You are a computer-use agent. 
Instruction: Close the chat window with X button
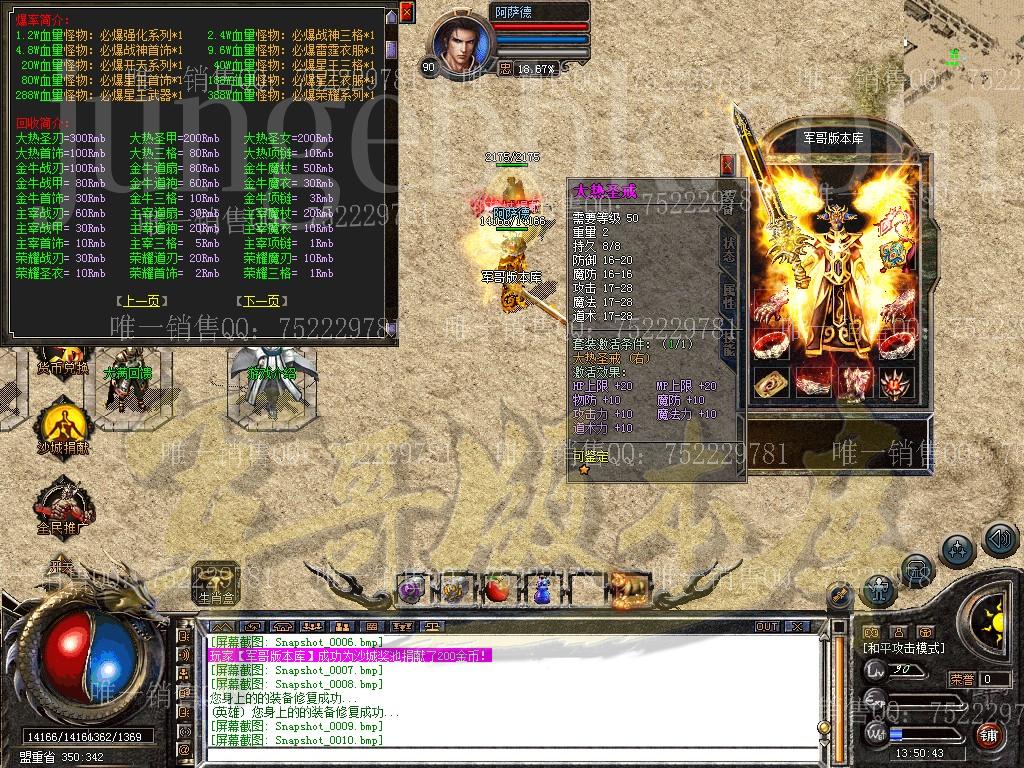point(797,627)
